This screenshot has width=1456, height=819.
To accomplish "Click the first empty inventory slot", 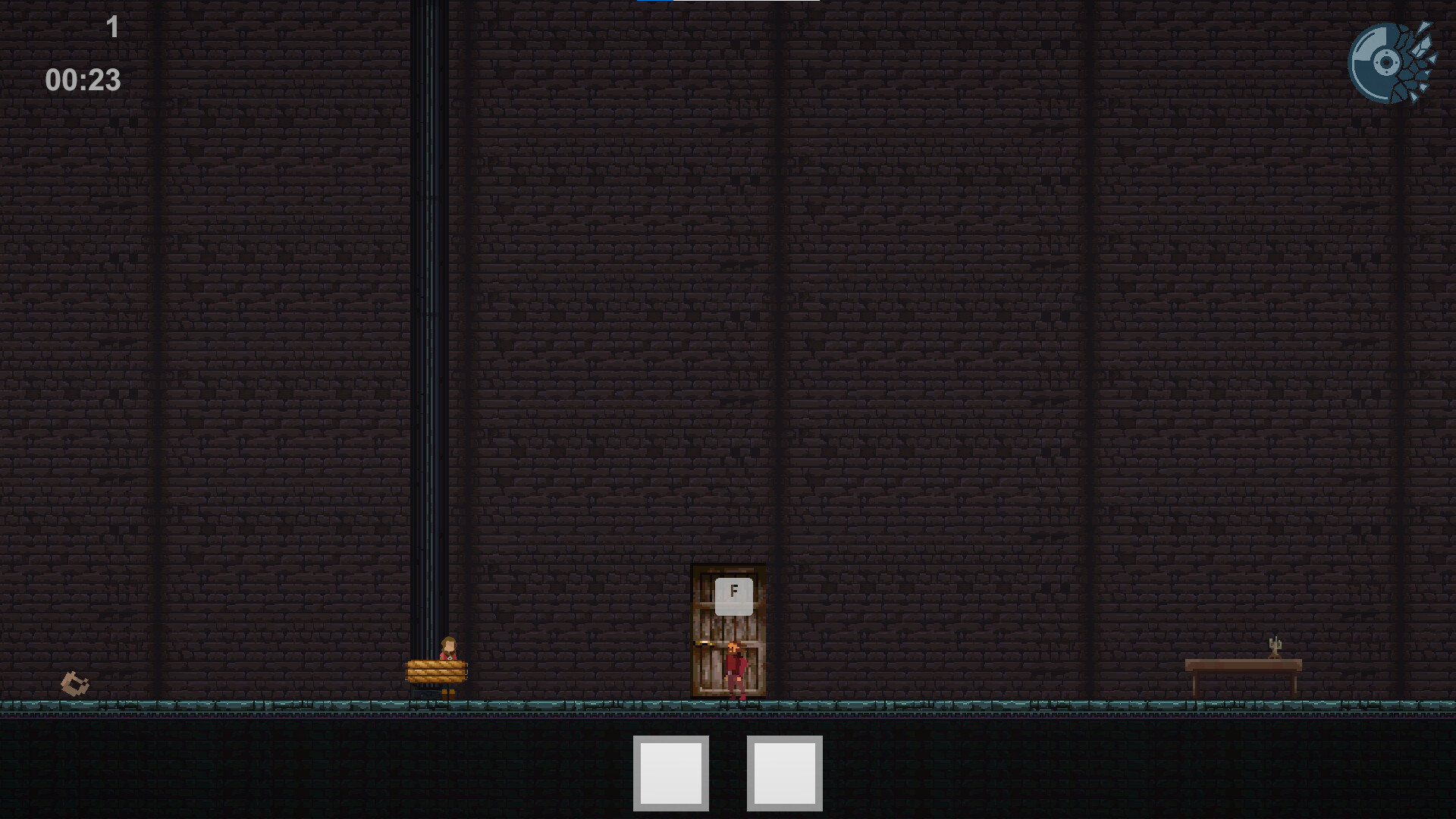I will coord(670,775).
